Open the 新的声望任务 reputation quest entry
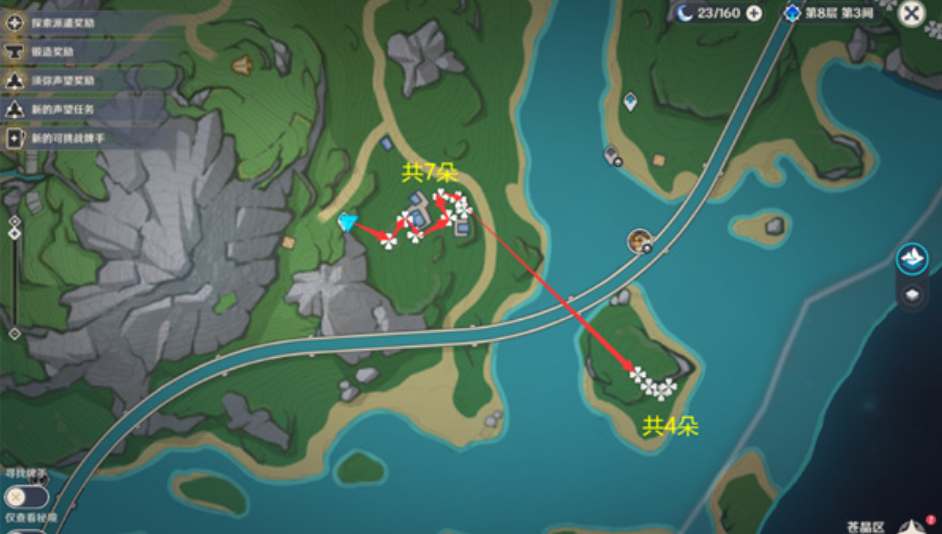Screen dimensions: 942x534 (x=63, y=109)
